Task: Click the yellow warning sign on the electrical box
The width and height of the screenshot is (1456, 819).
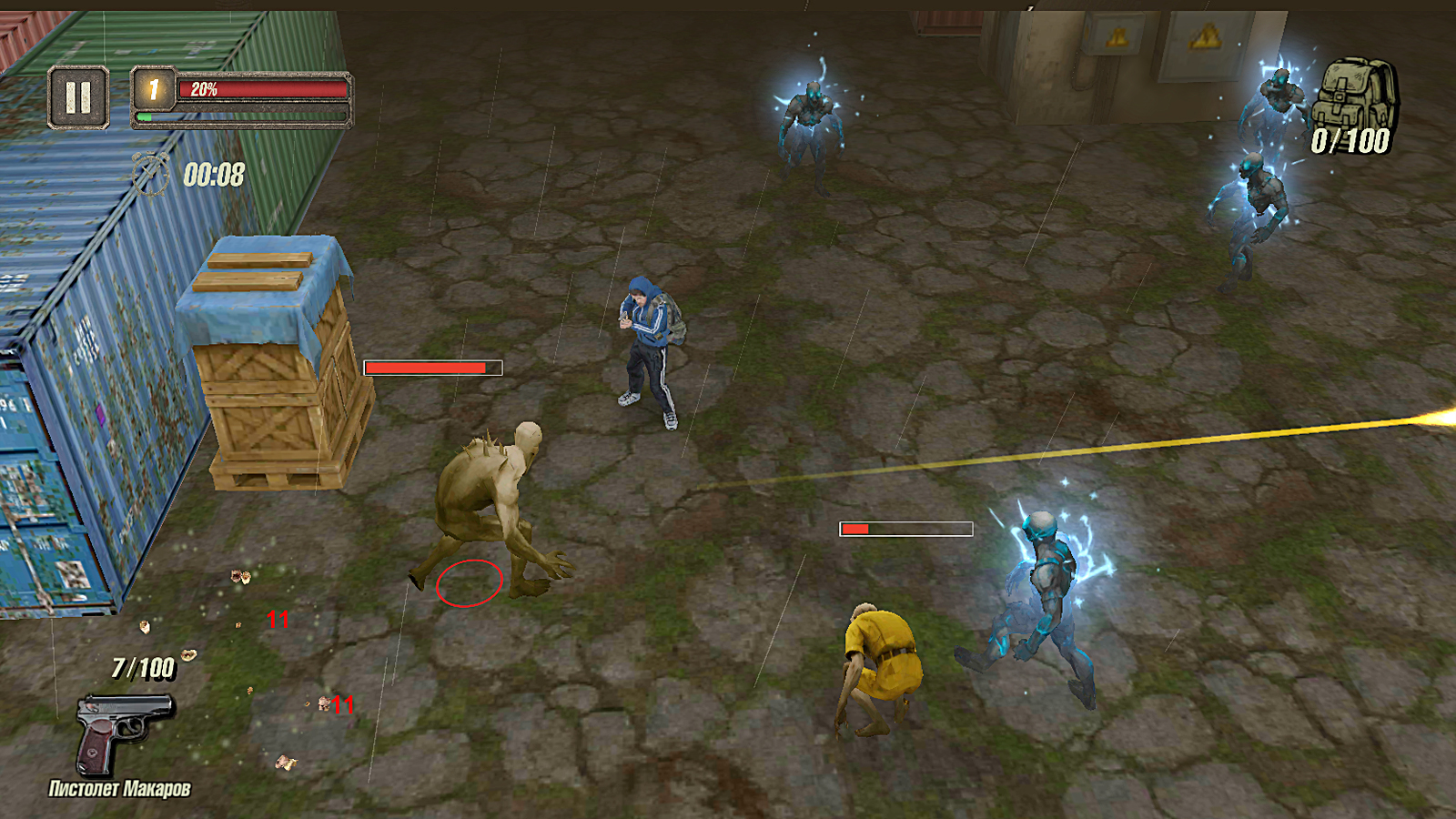Action: click(x=1206, y=36)
